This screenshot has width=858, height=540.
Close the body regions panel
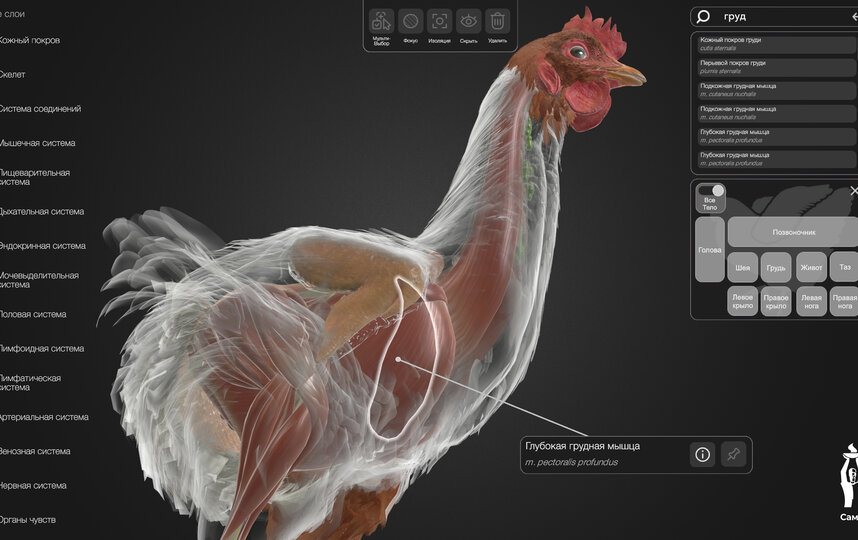853,190
